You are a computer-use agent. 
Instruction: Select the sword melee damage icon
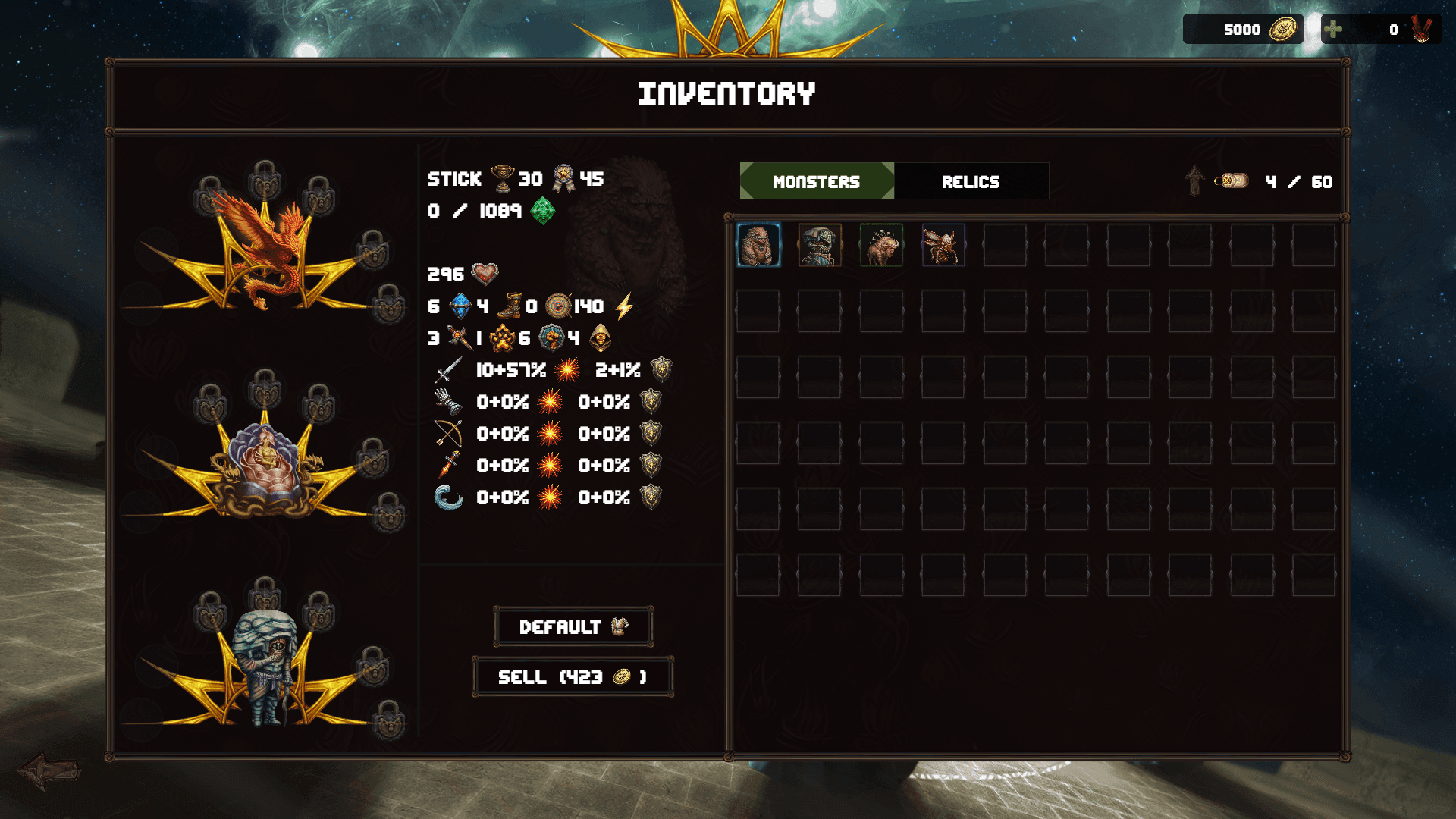pyautogui.click(x=447, y=370)
